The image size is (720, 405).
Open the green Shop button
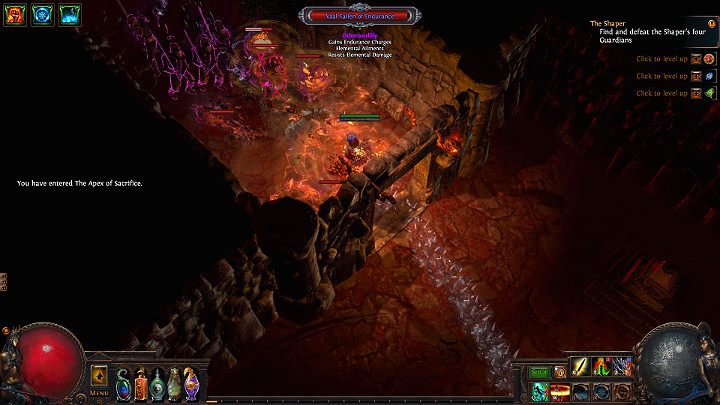539,372
